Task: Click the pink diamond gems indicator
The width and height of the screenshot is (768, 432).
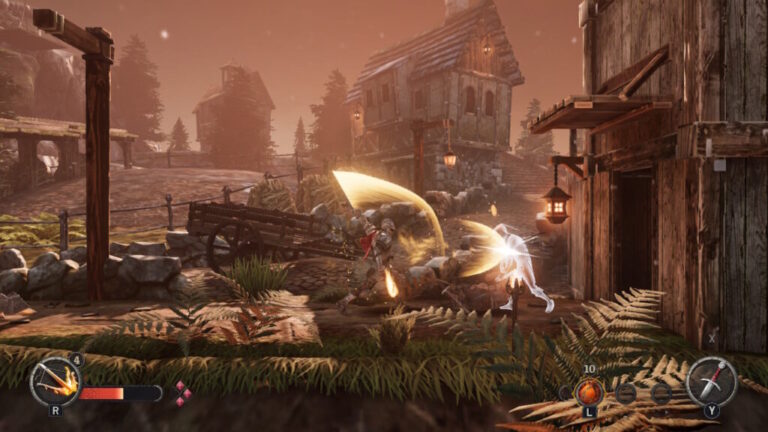Action: point(182,393)
